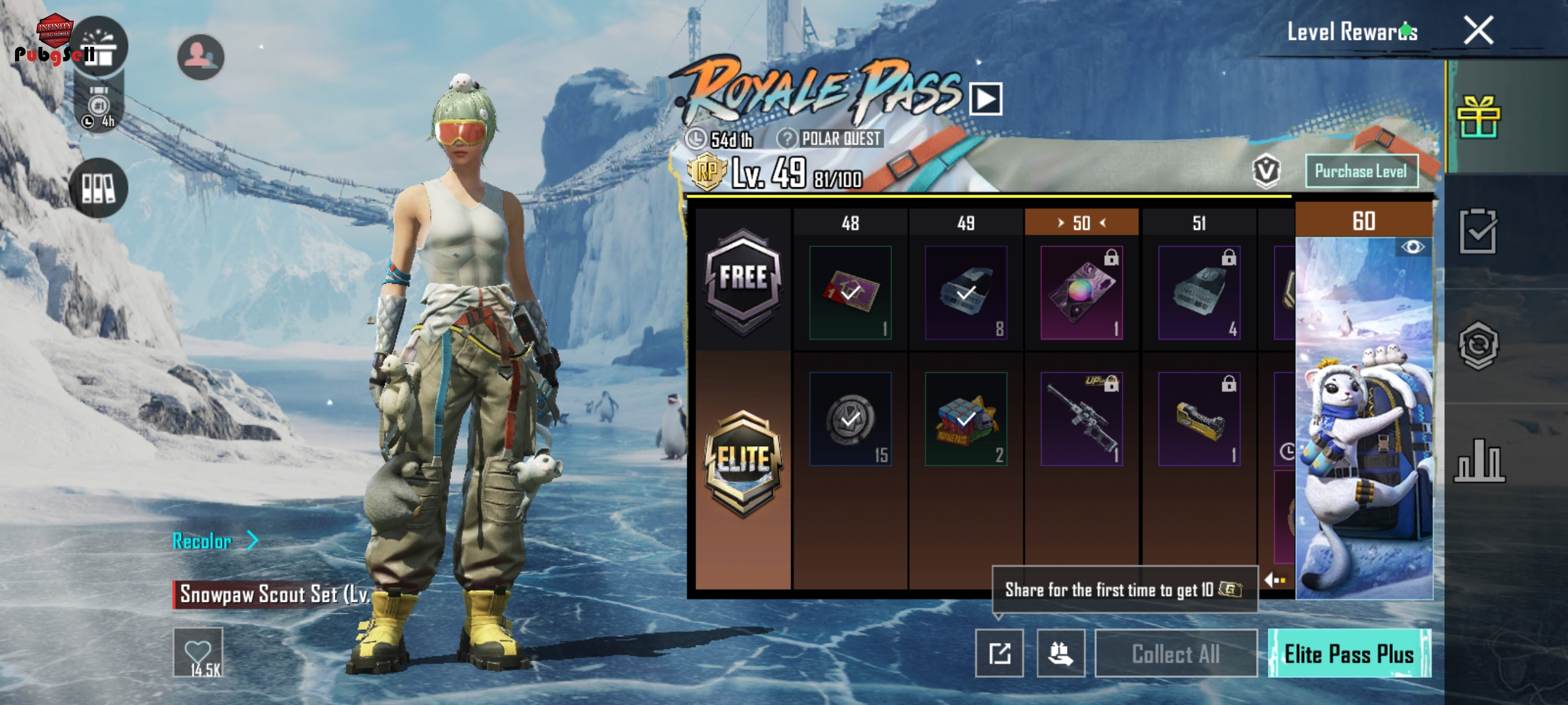Open the bar chart rankings tab
The width and height of the screenshot is (1568, 705).
point(1479,461)
